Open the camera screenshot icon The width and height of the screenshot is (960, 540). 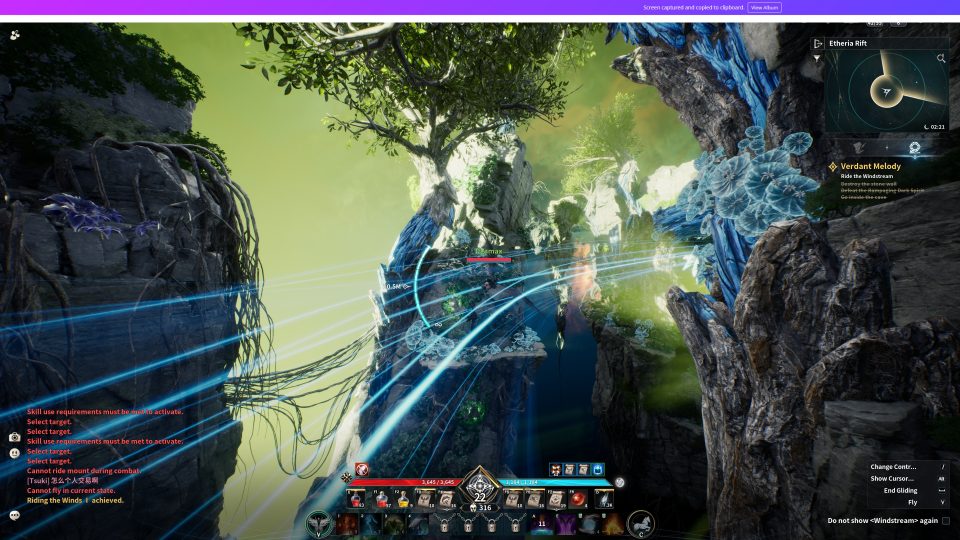click(x=15, y=438)
